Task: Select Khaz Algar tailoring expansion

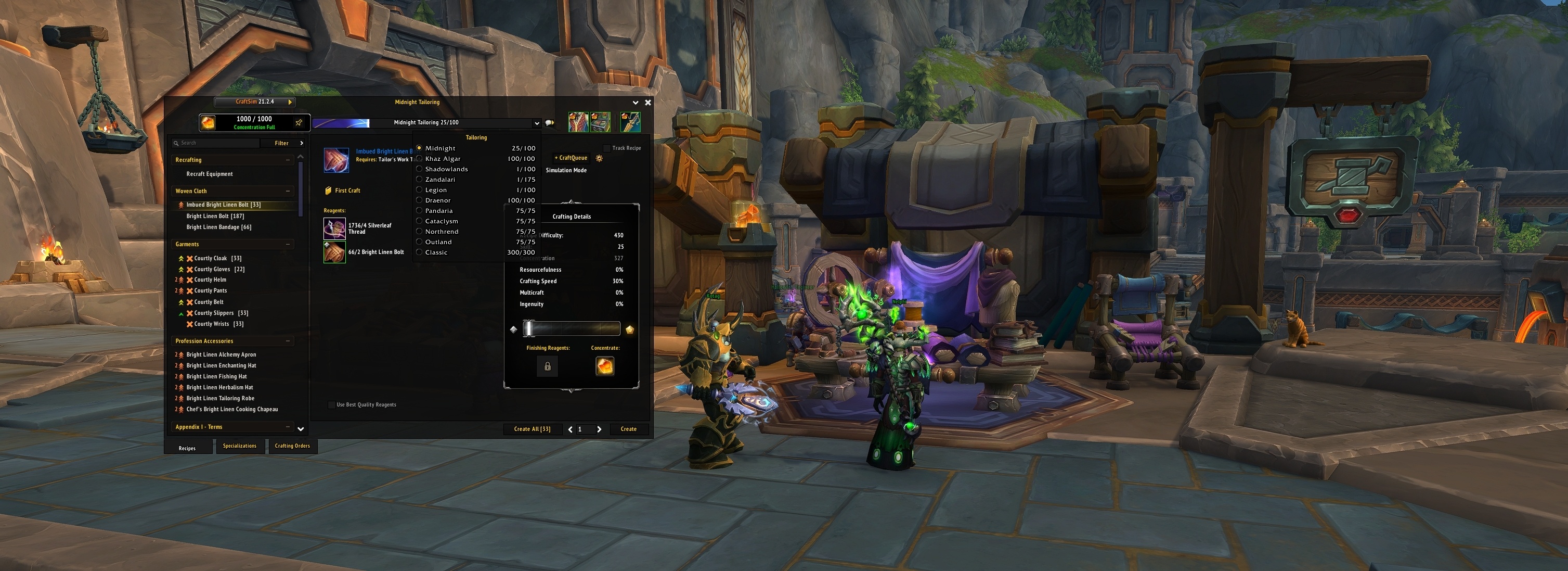Action: pos(443,159)
